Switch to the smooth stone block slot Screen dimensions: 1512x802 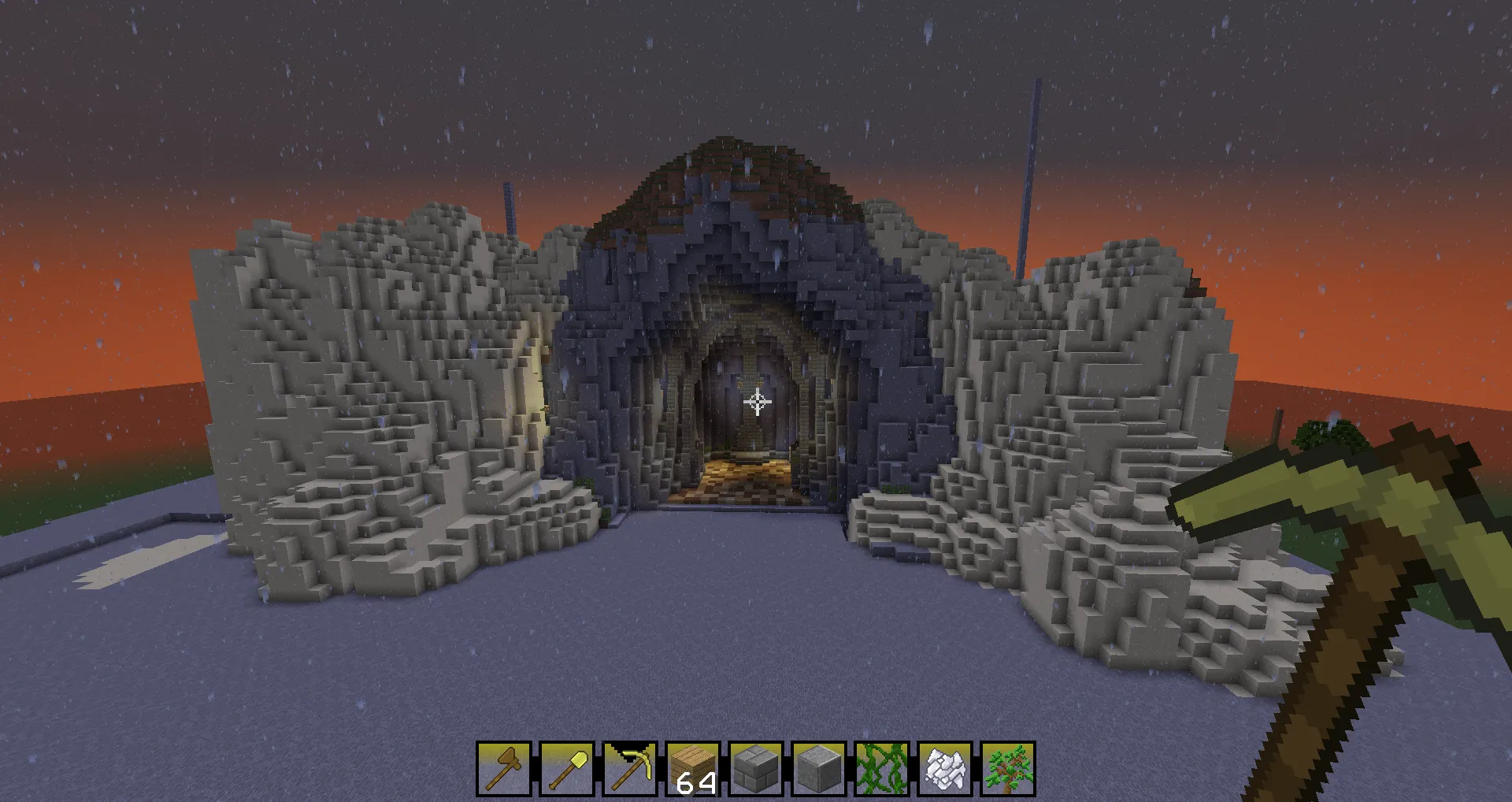click(x=819, y=768)
